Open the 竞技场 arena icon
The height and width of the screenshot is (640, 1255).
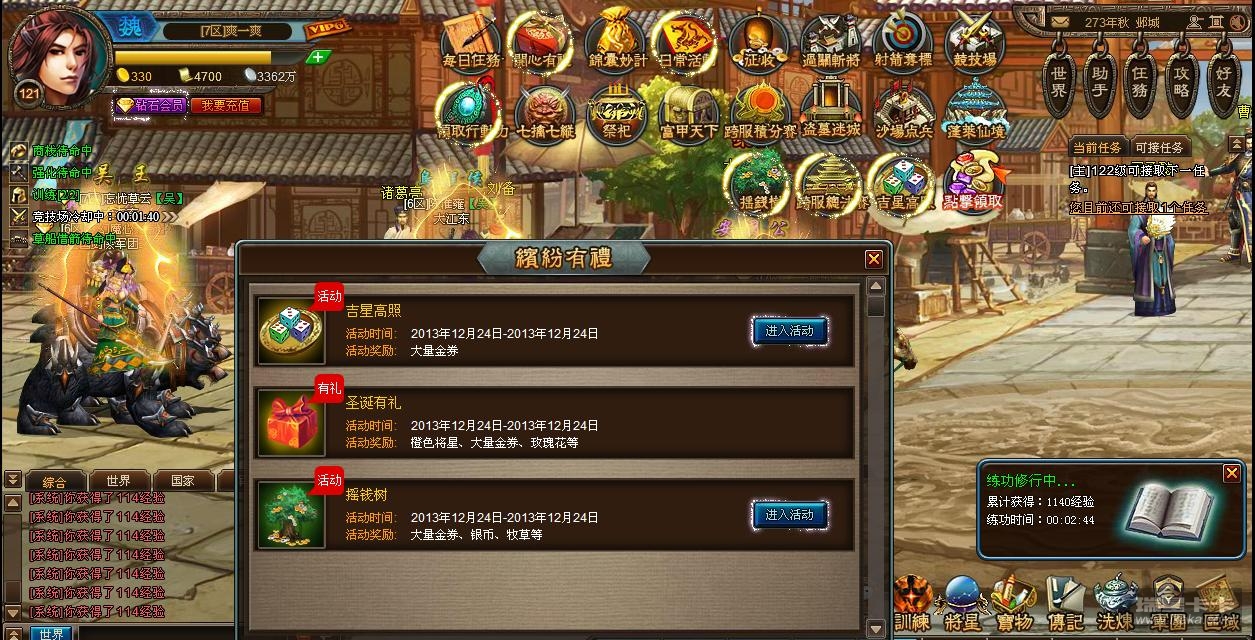[974, 40]
